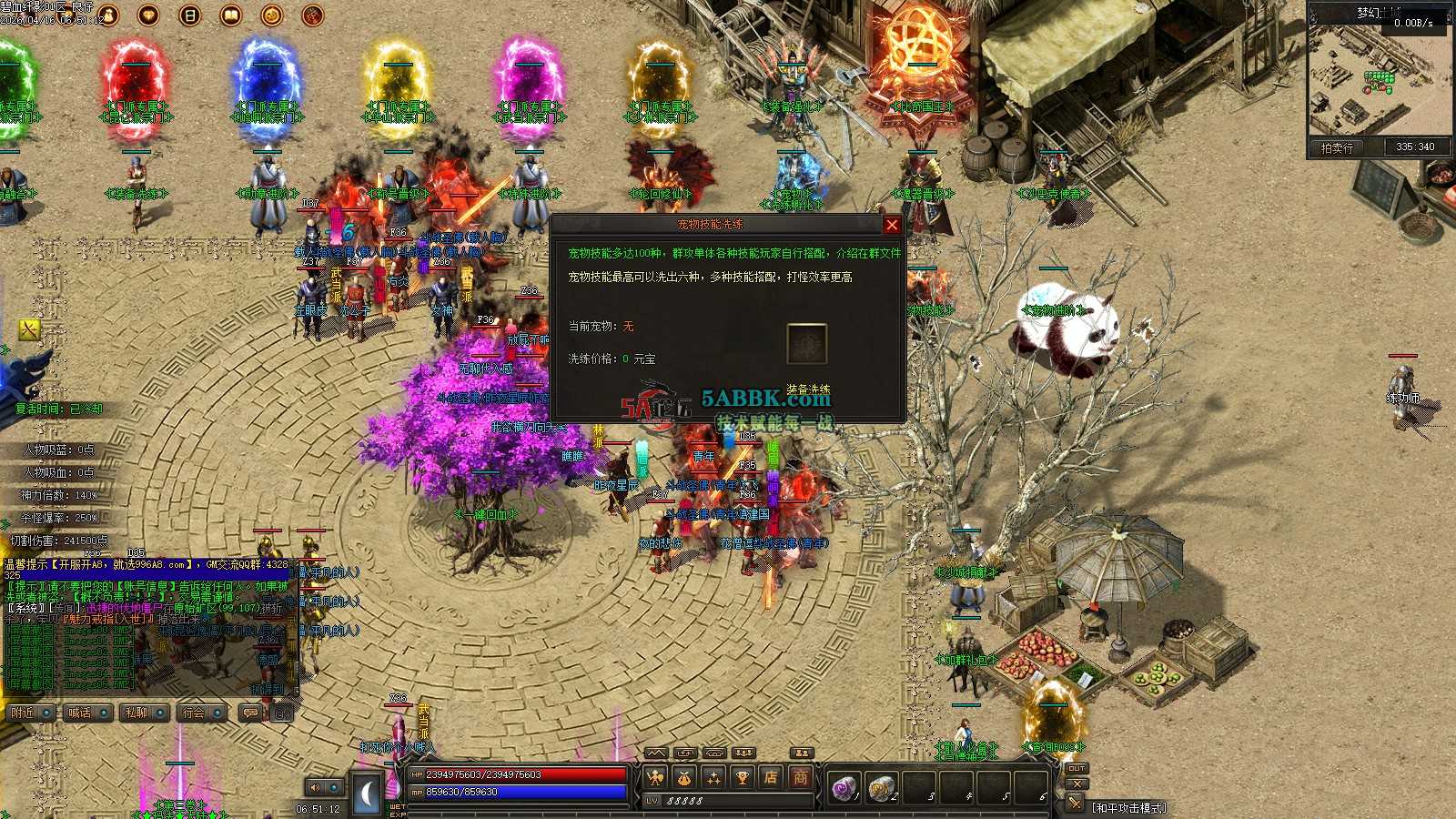Use the stone item in hotbar slot 2
The width and height of the screenshot is (1456, 819).
(880, 787)
